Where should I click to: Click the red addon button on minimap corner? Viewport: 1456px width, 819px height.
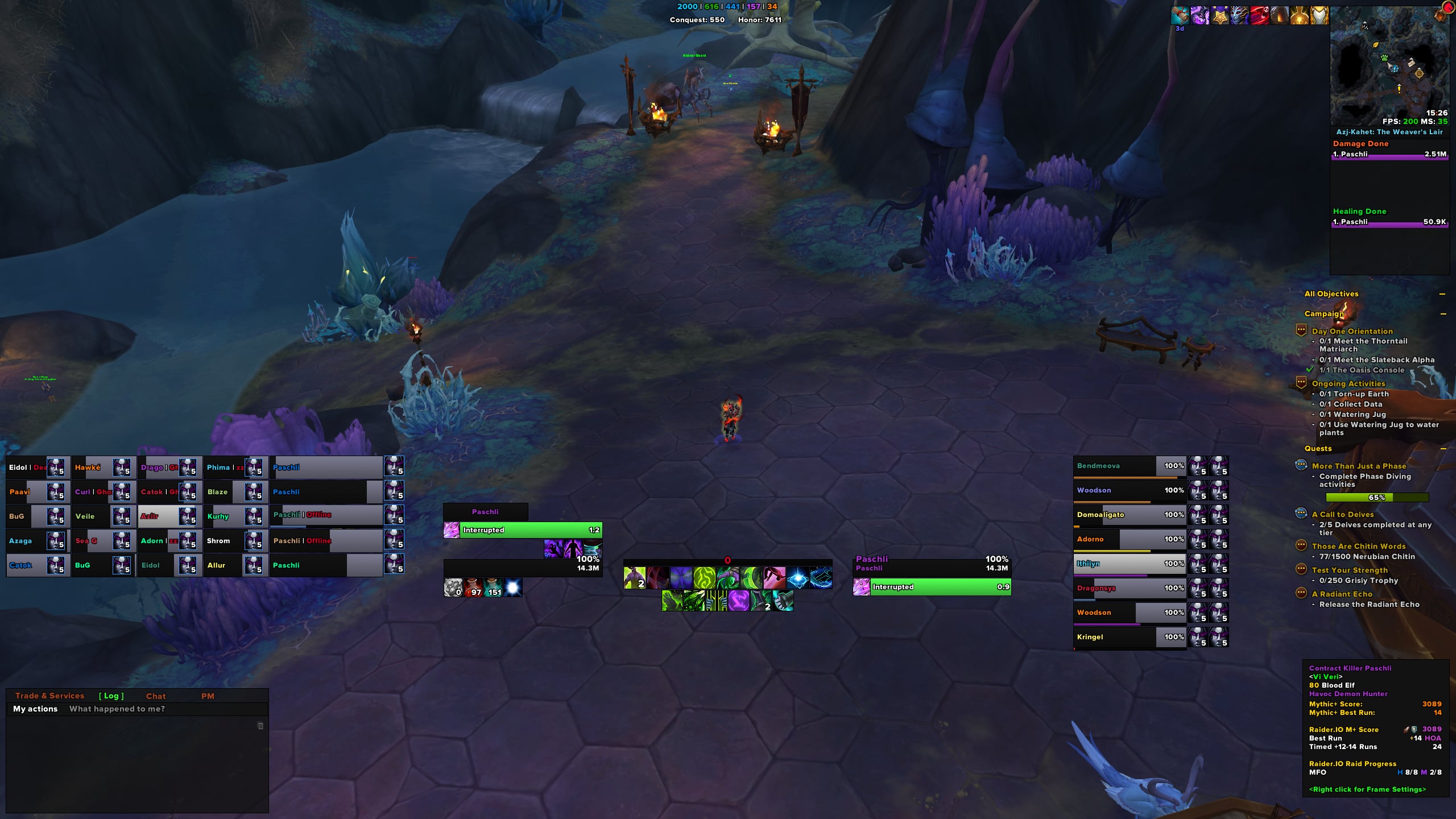tap(1447, 8)
